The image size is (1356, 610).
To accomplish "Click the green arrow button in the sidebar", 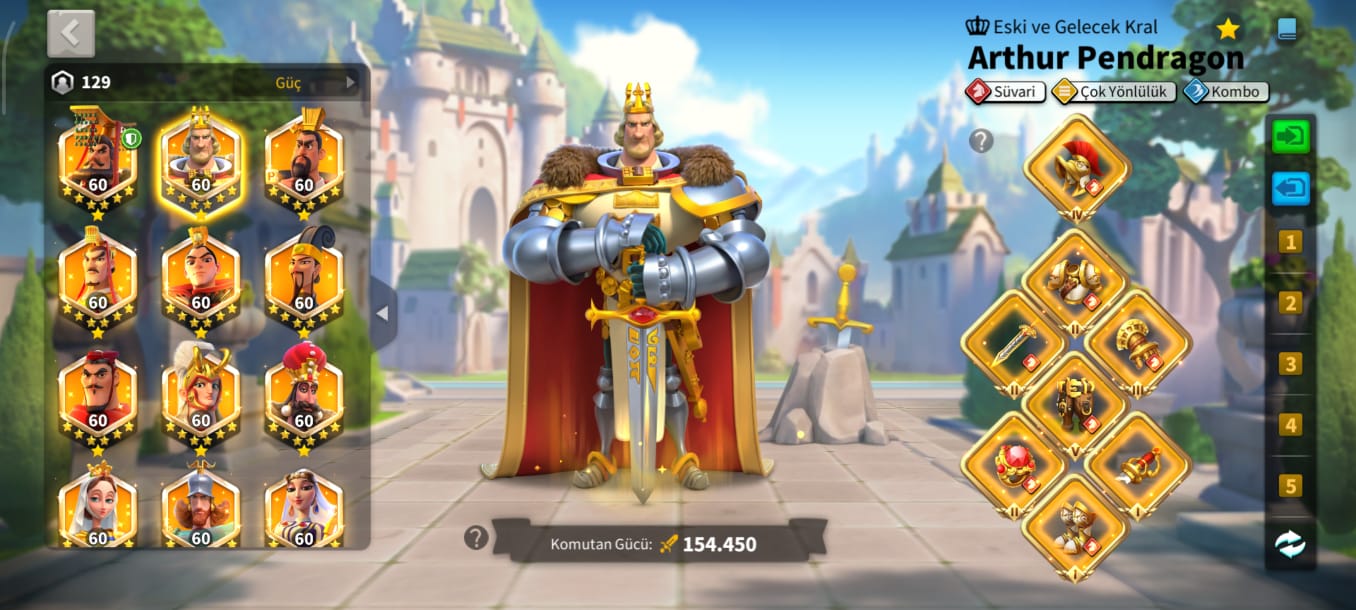I will tap(1290, 136).
